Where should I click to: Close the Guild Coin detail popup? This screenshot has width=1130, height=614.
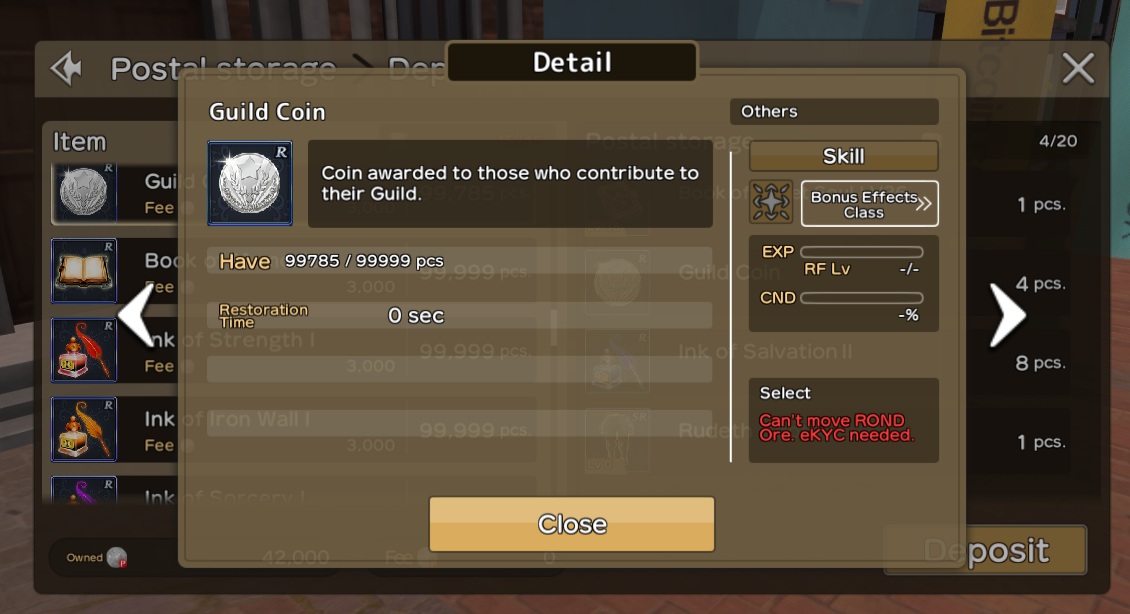(x=571, y=524)
